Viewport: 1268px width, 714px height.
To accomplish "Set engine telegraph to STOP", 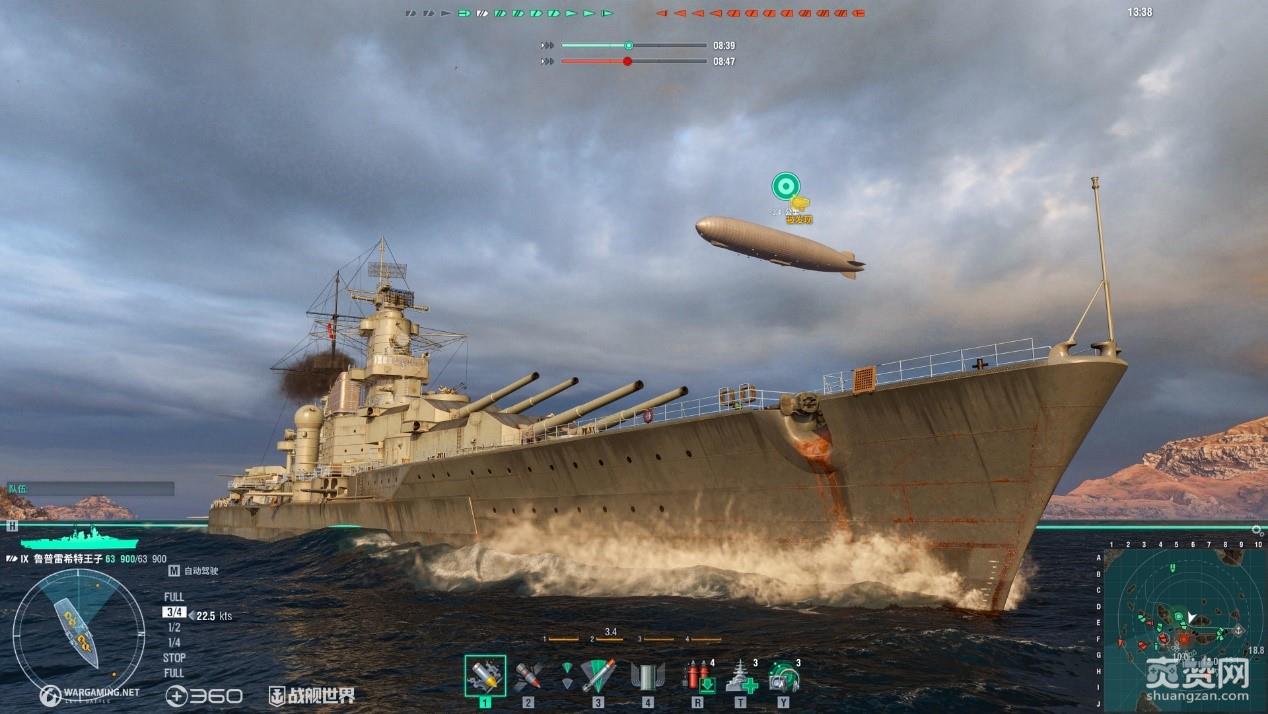I will [174, 658].
